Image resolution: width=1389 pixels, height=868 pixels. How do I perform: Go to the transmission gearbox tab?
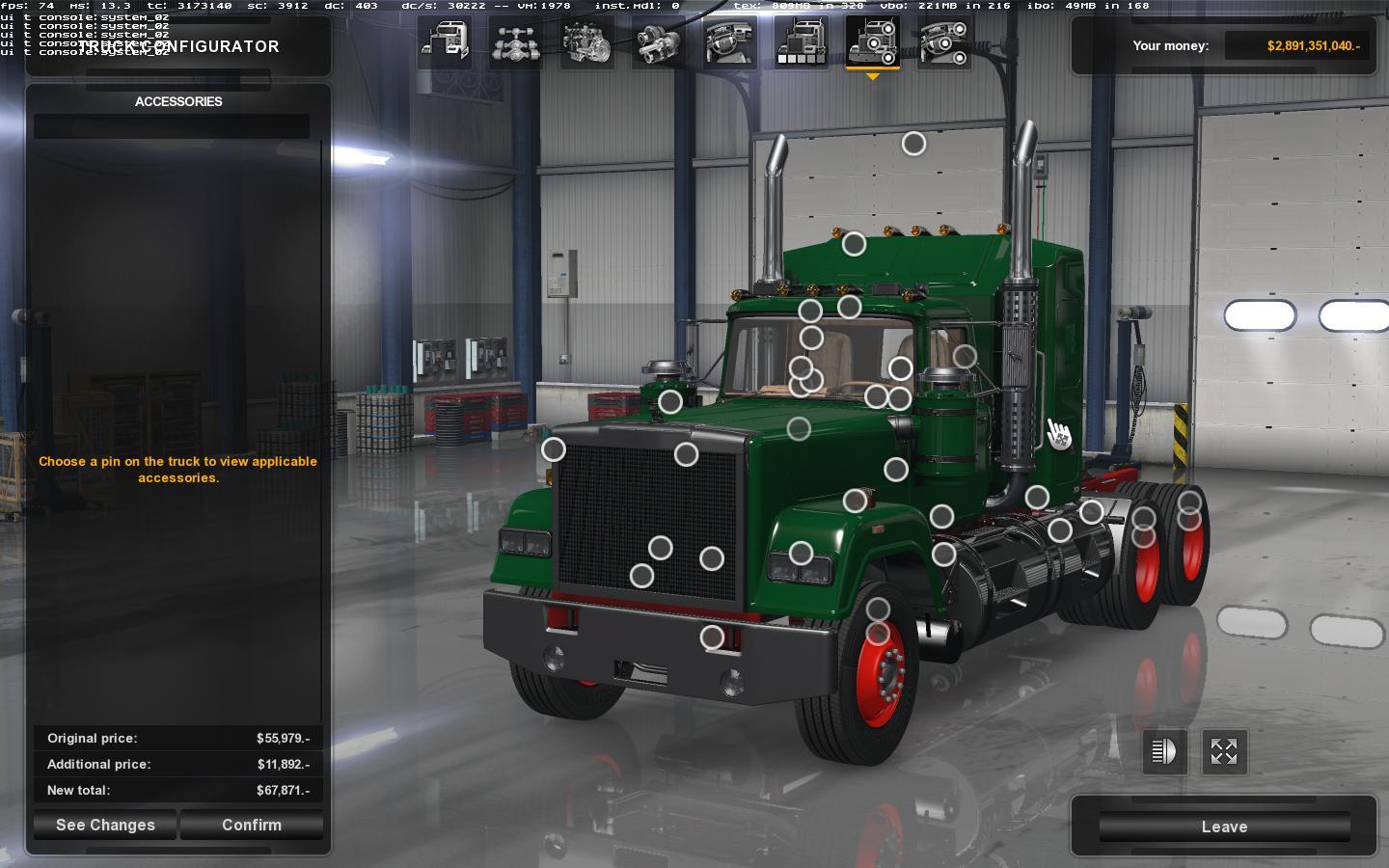(659, 42)
